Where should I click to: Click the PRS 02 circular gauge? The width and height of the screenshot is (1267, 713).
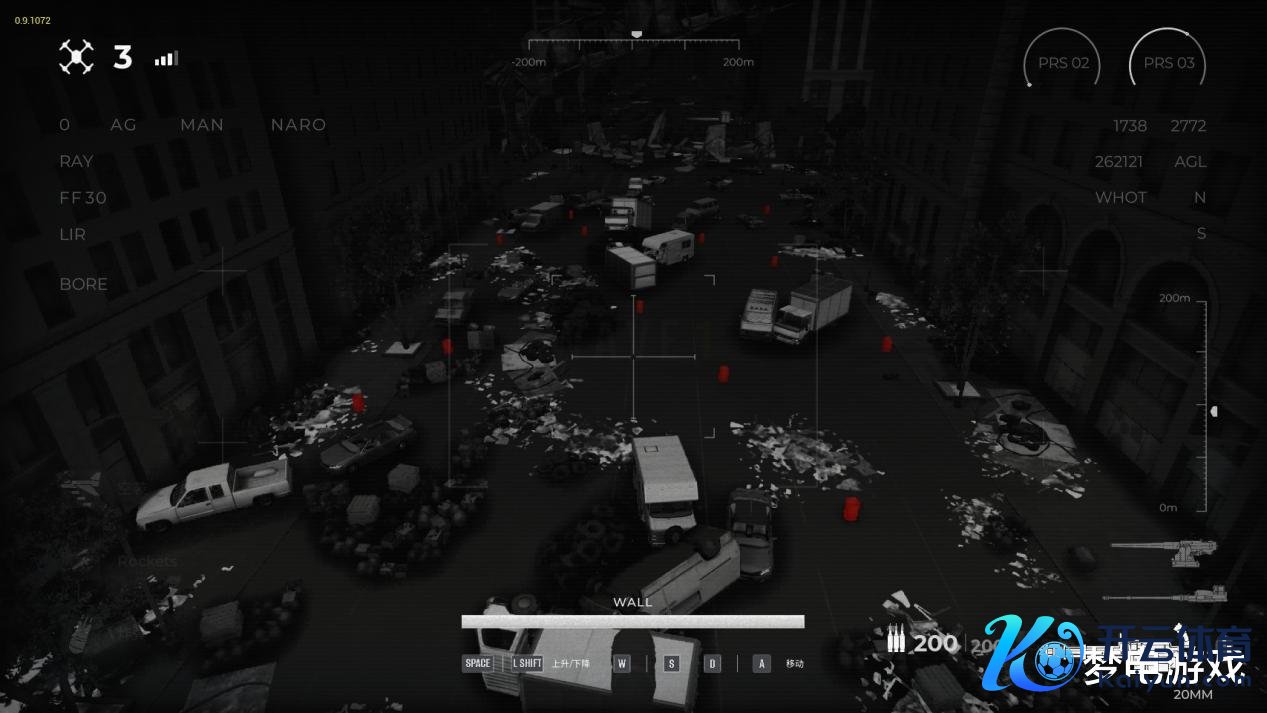coord(1062,63)
